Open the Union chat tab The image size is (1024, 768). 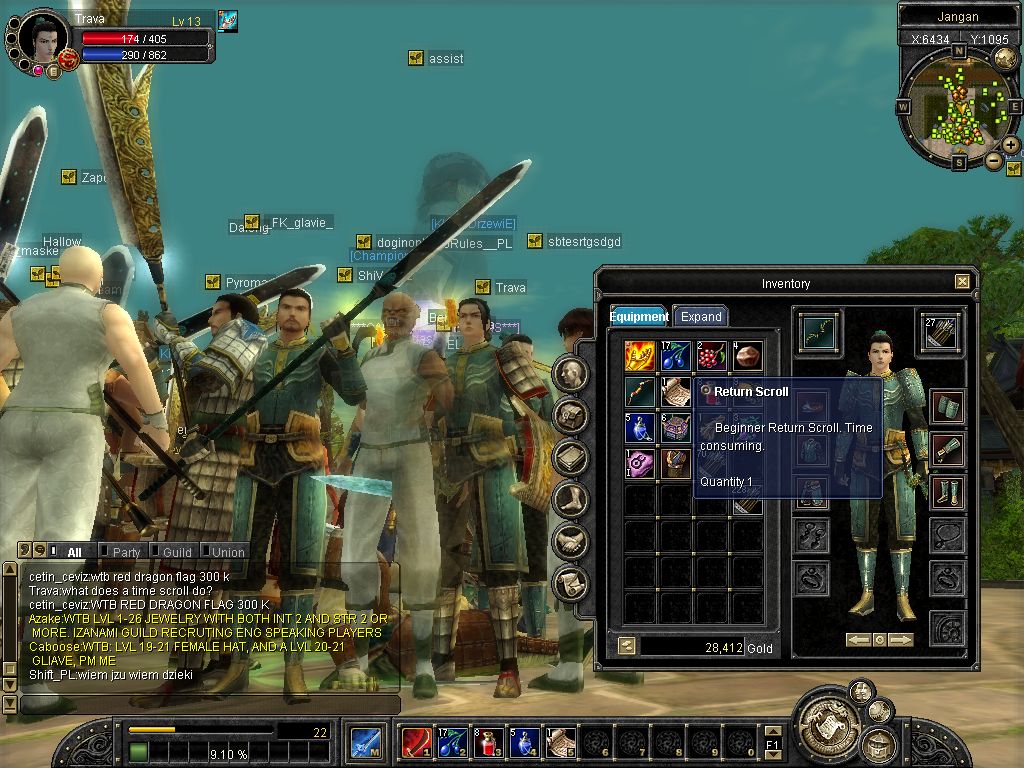[227, 552]
